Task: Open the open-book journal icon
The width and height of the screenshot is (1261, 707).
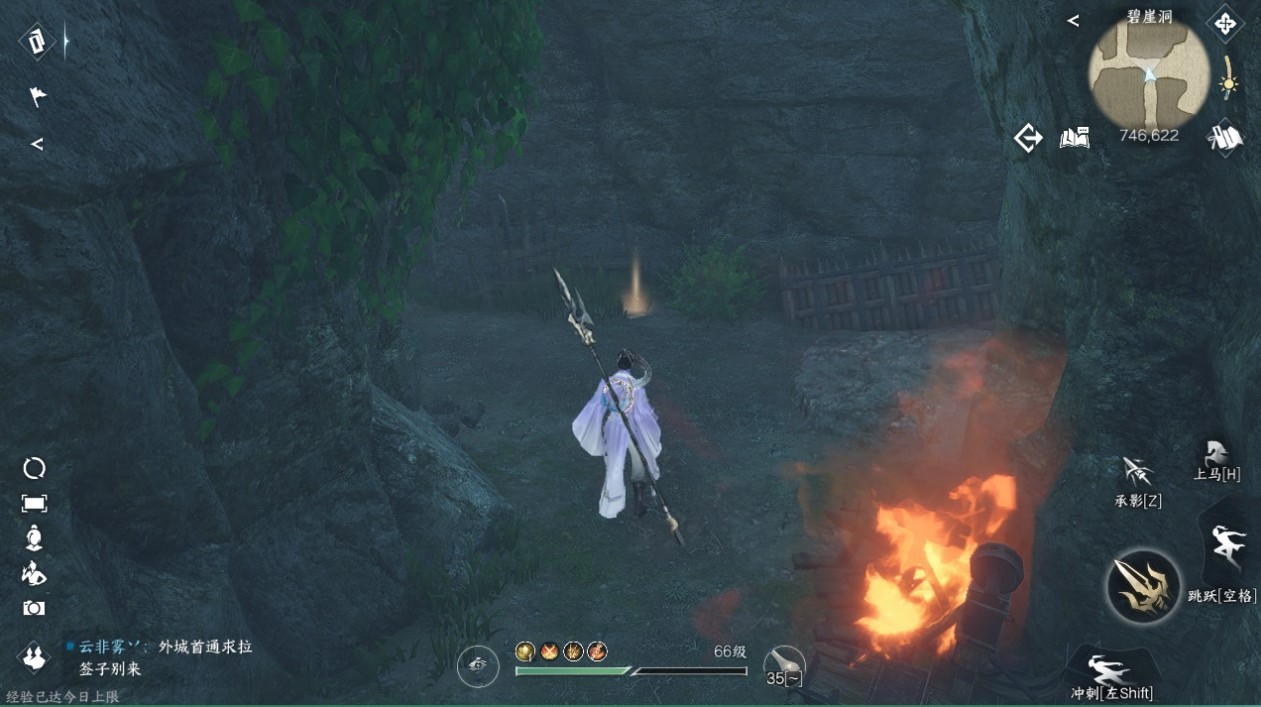Action: (x=1074, y=138)
